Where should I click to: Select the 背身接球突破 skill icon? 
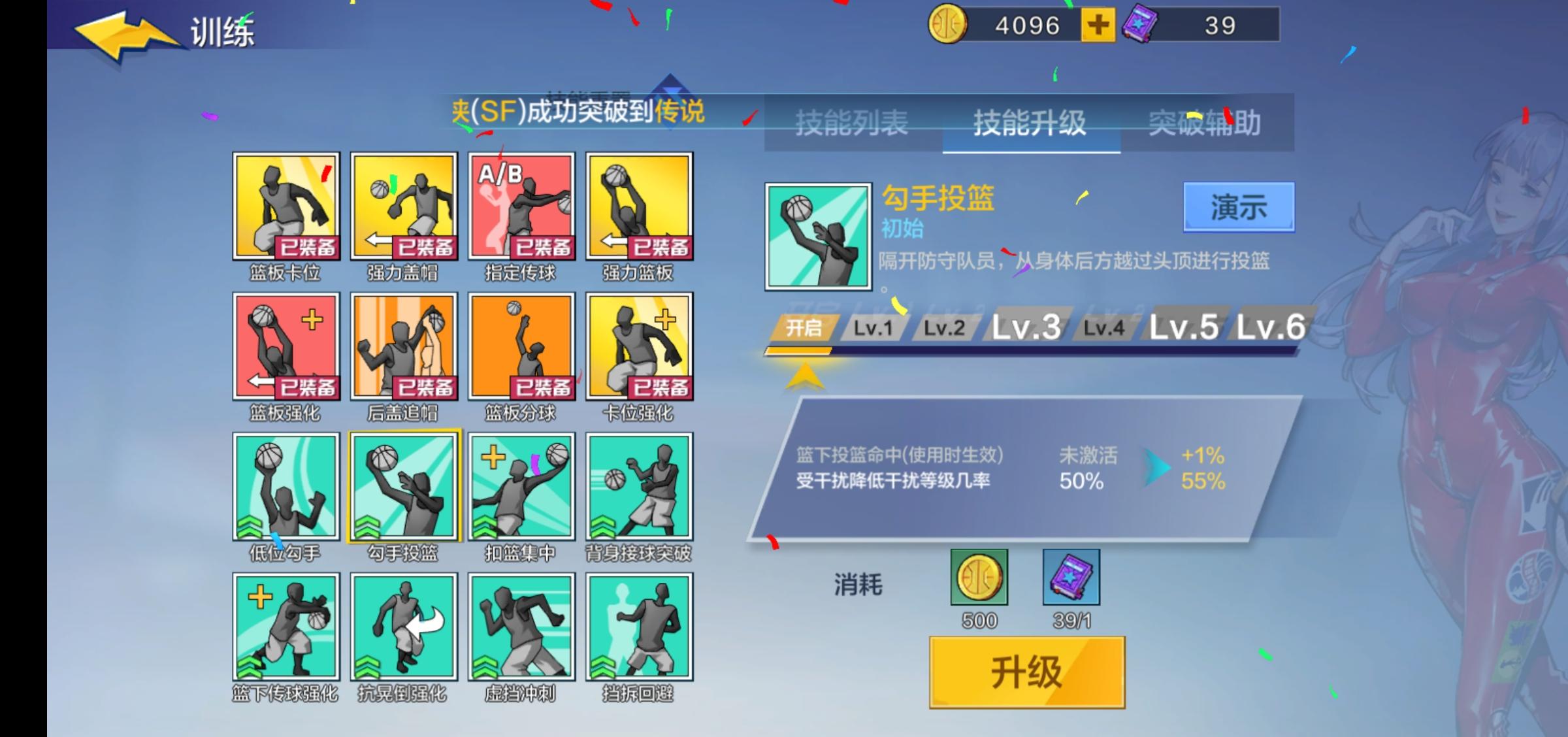[x=637, y=487]
